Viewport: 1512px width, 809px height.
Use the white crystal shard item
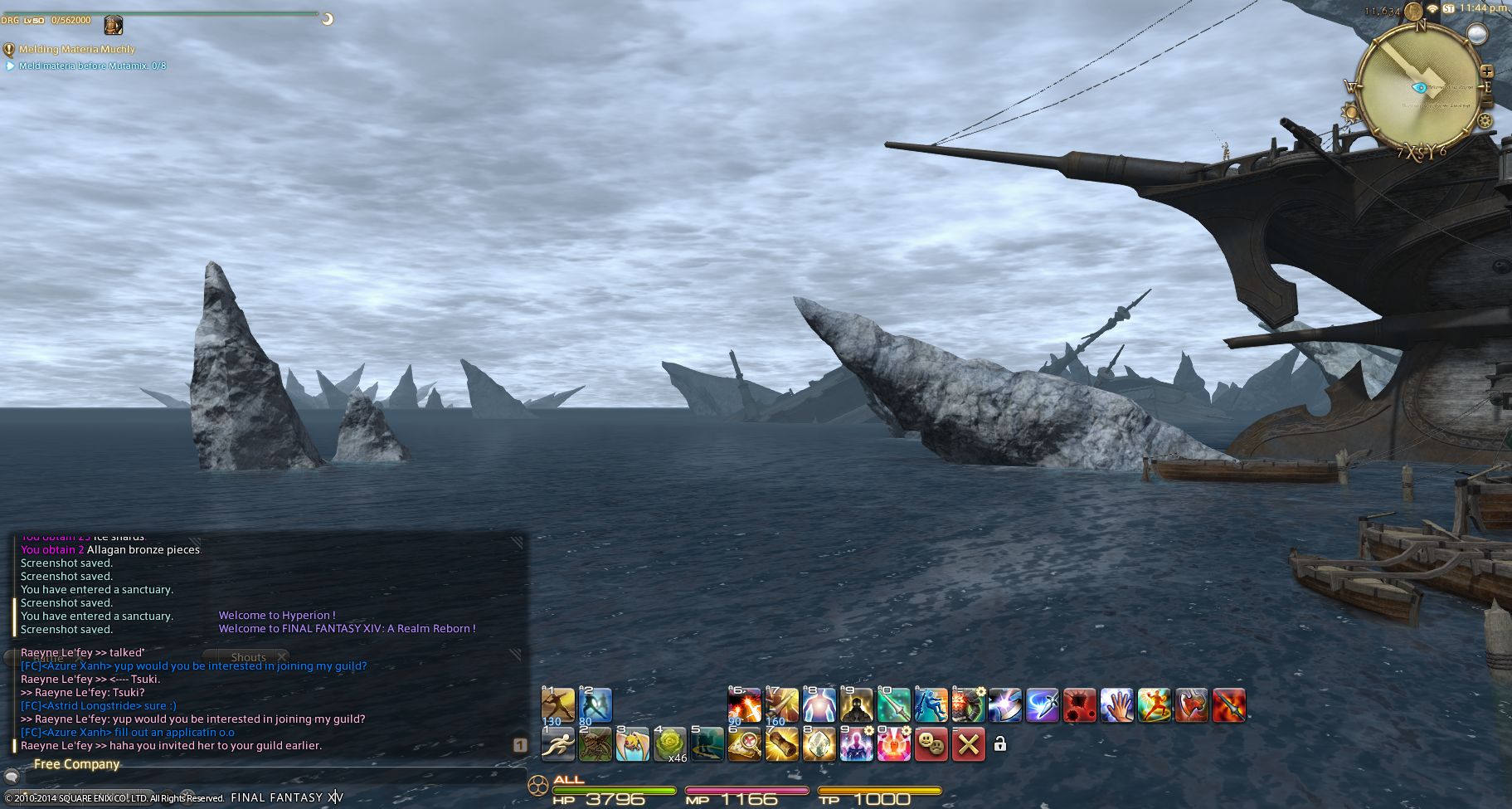coord(819,744)
